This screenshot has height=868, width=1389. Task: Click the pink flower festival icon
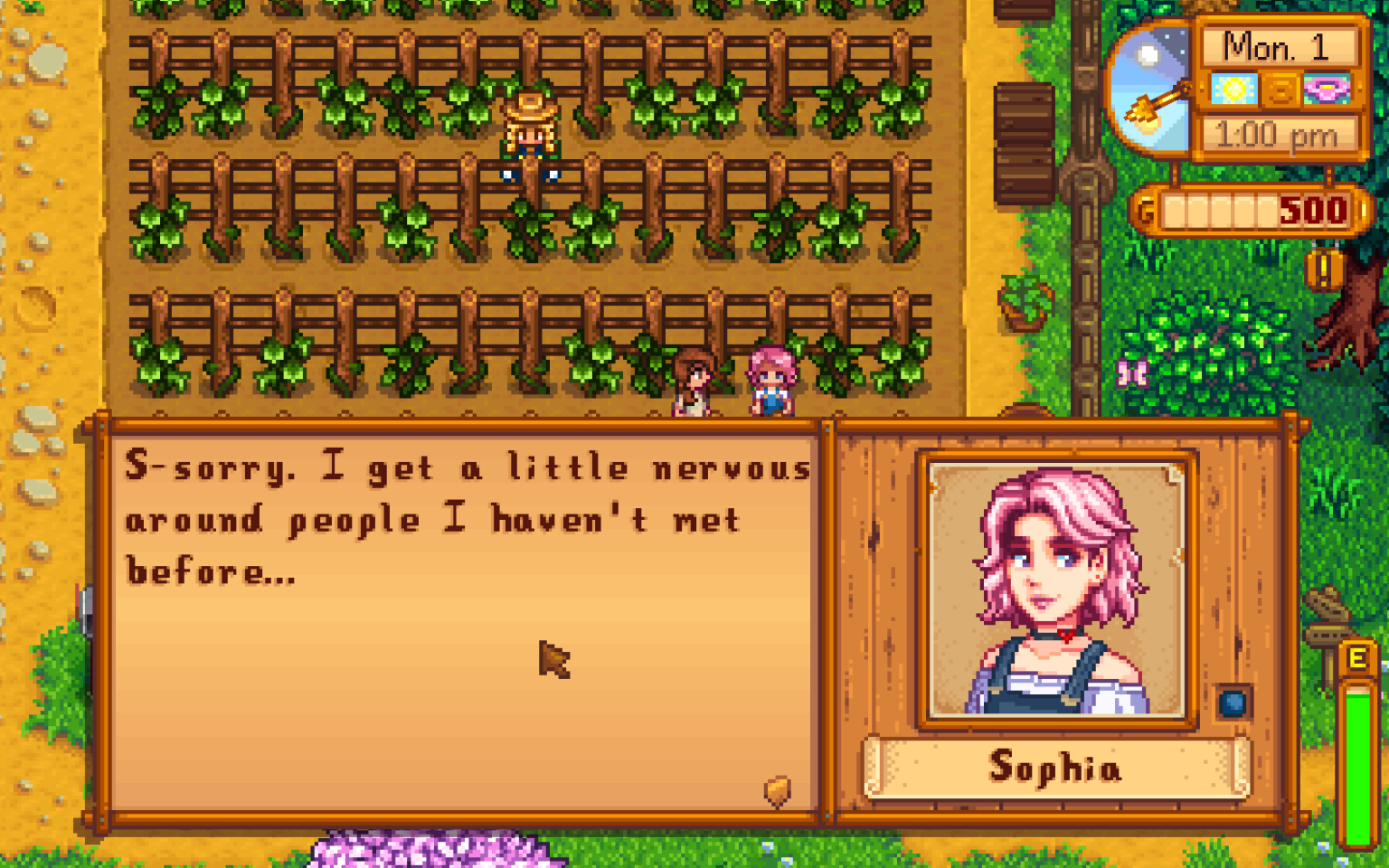point(1325,90)
